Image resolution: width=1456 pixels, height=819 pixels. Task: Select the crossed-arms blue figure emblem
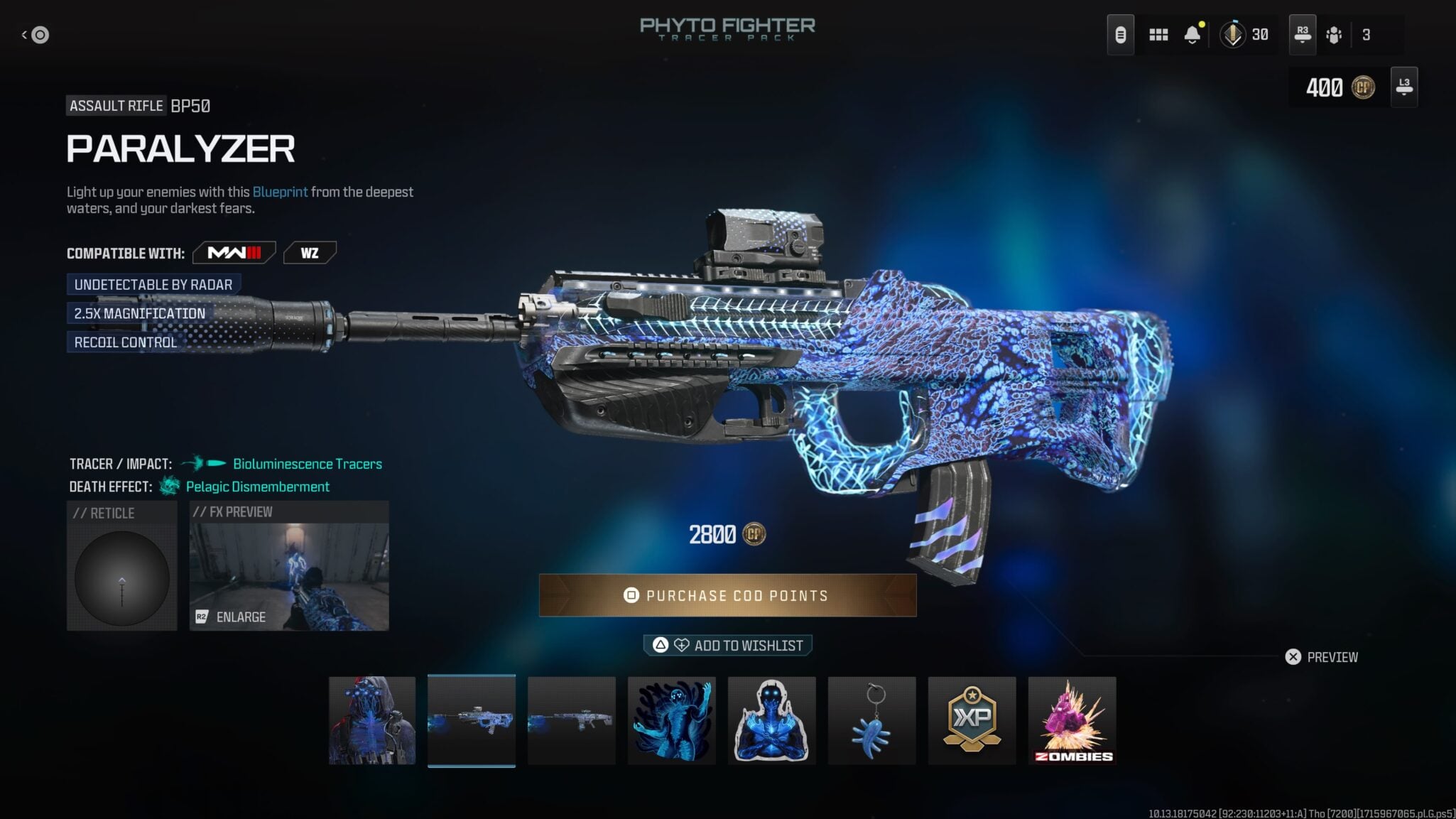772,720
